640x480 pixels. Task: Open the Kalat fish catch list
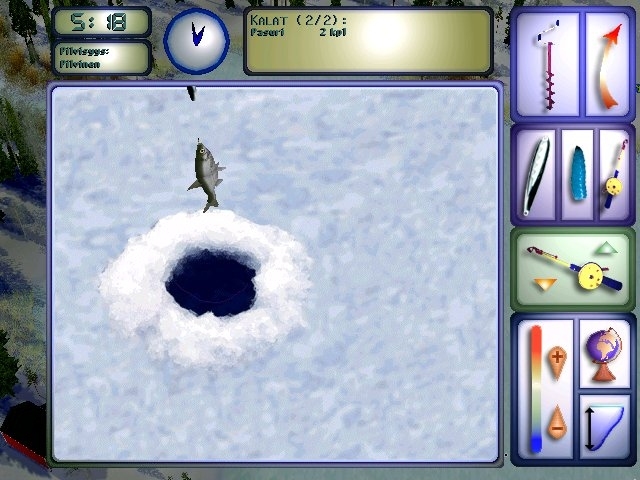(368, 41)
